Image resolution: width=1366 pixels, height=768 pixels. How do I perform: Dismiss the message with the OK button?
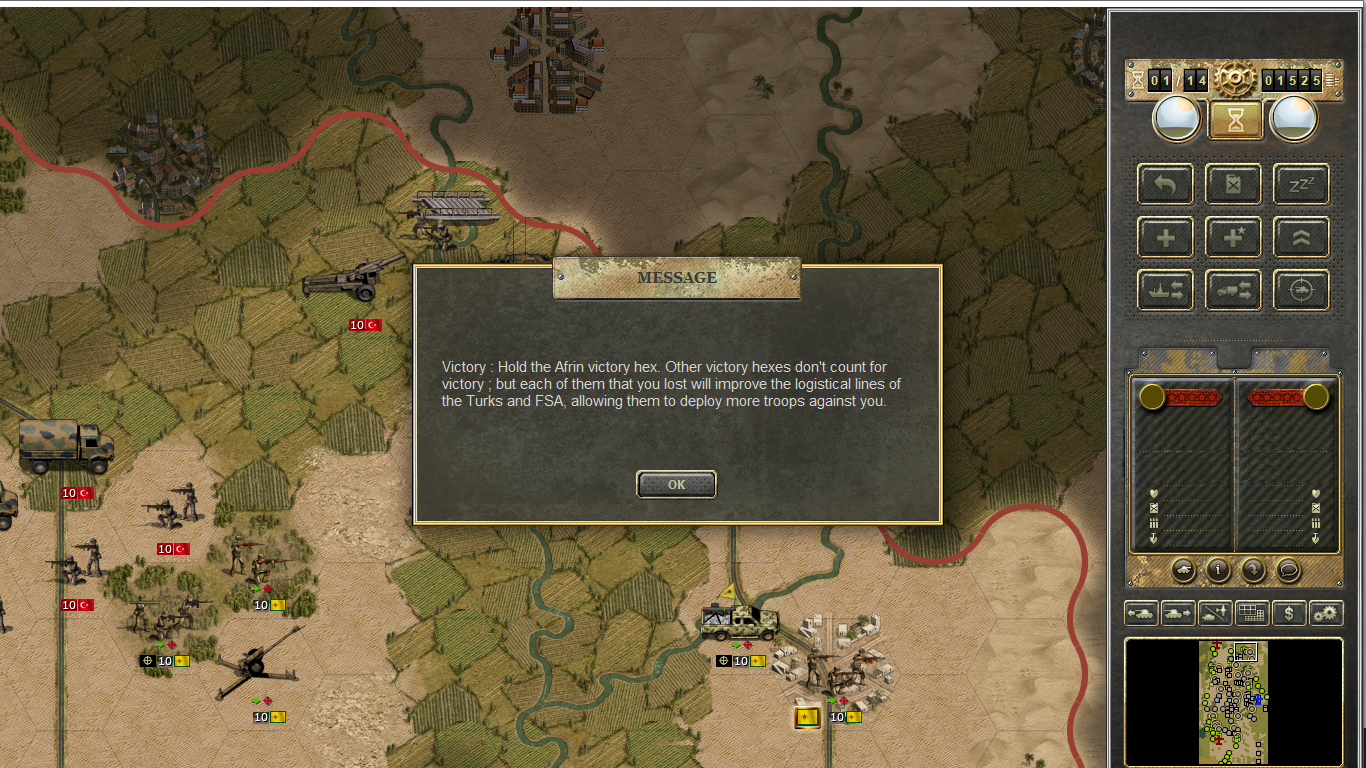[x=676, y=484]
